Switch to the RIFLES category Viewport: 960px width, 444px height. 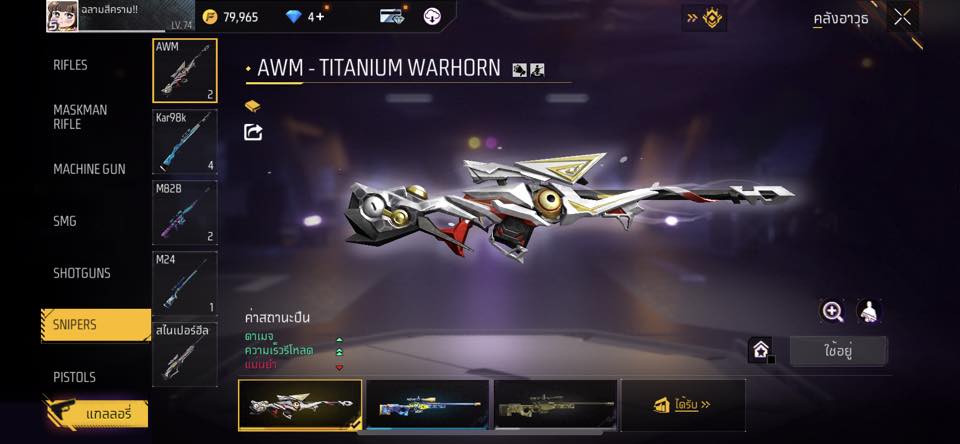click(x=71, y=65)
